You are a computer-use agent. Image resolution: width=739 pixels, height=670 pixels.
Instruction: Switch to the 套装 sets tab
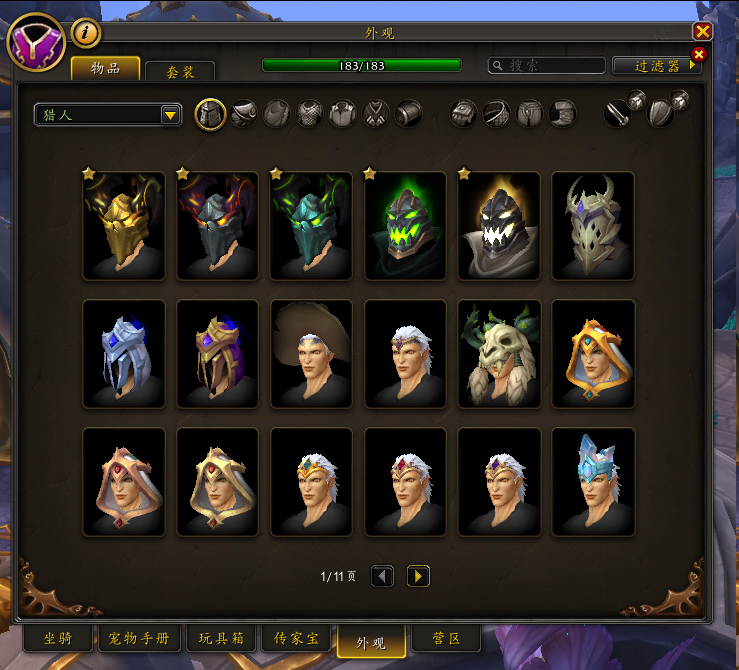point(180,71)
